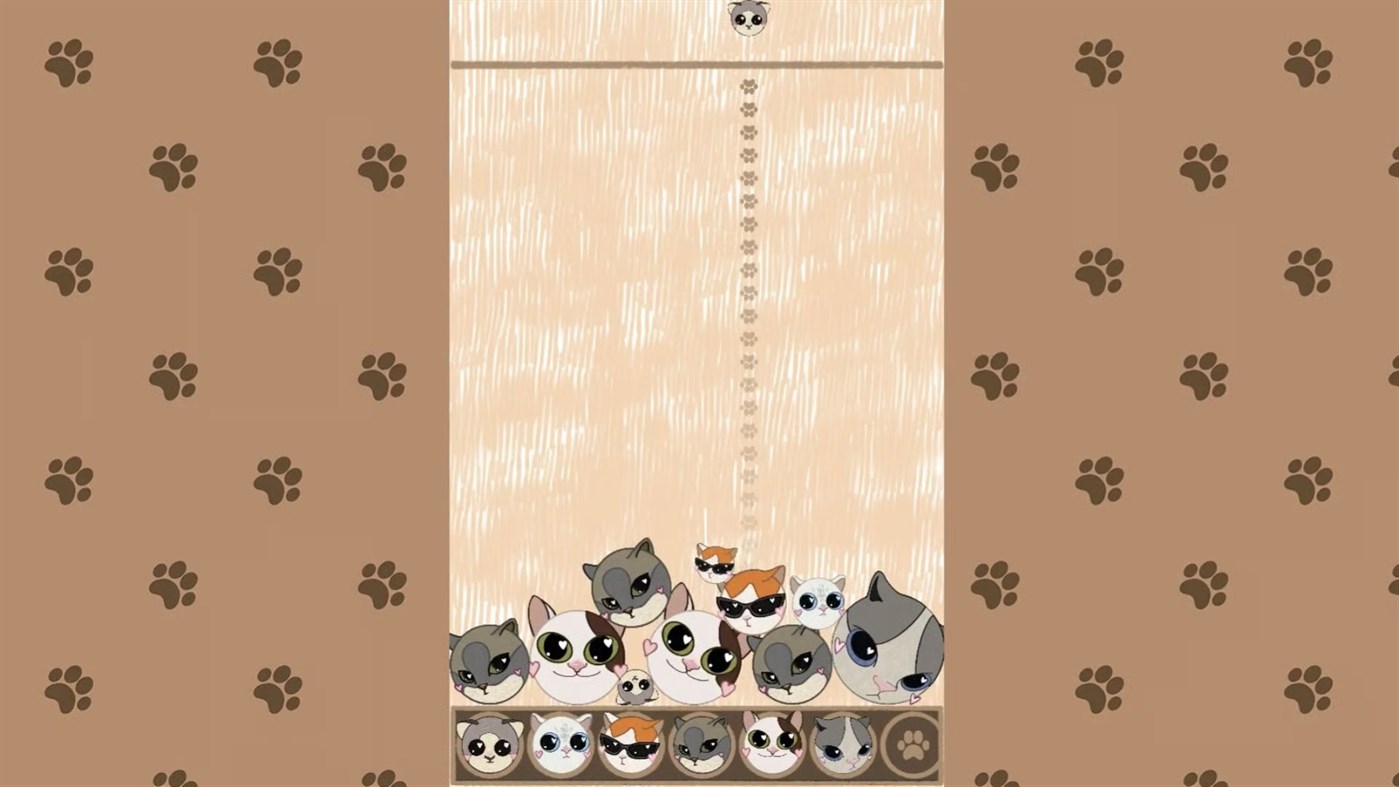Select the cream kitten icon in the evolution bar
Viewport: 1399px width, 787px height.
point(487,745)
